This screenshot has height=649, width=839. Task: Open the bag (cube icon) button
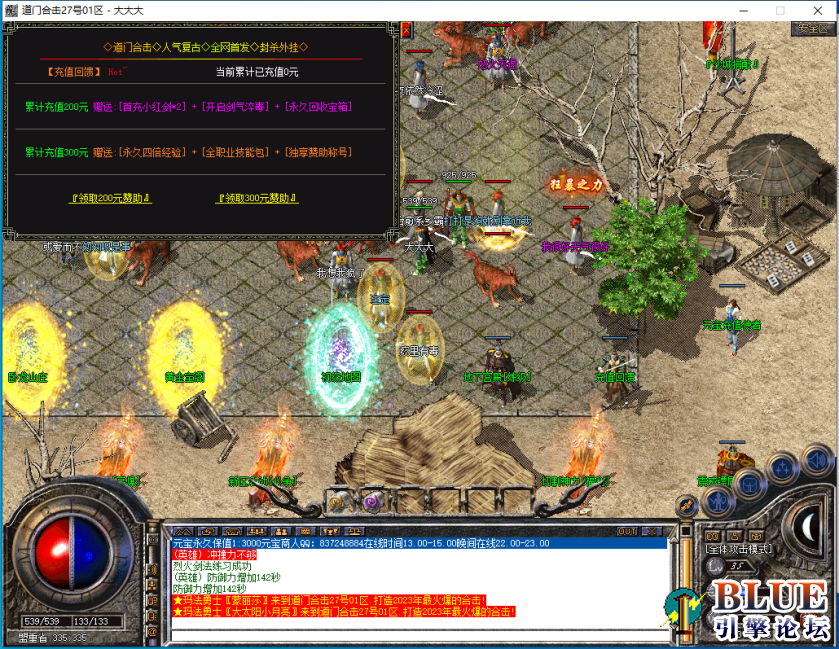pos(749,482)
